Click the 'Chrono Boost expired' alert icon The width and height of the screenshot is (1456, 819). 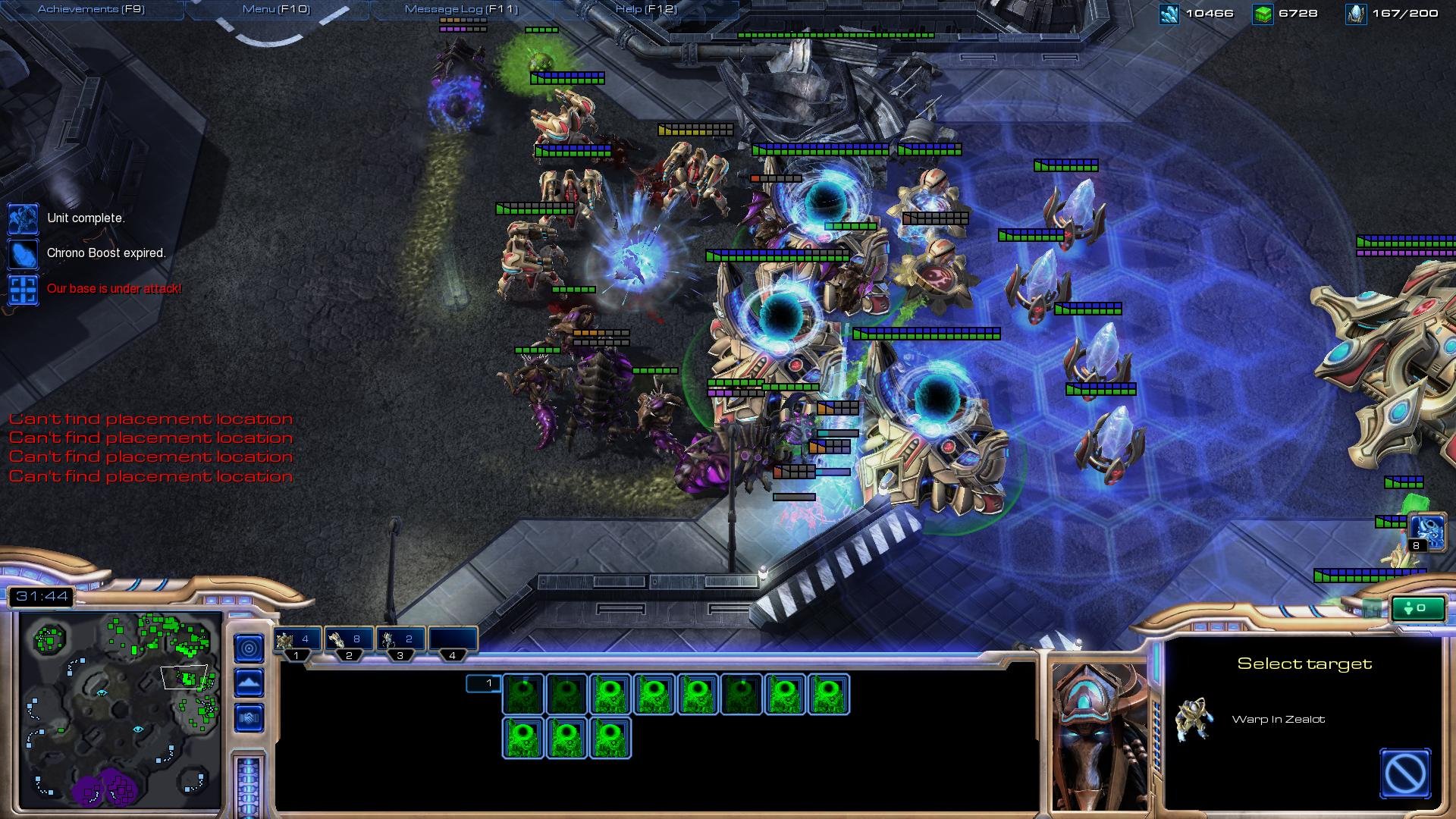point(23,253)
